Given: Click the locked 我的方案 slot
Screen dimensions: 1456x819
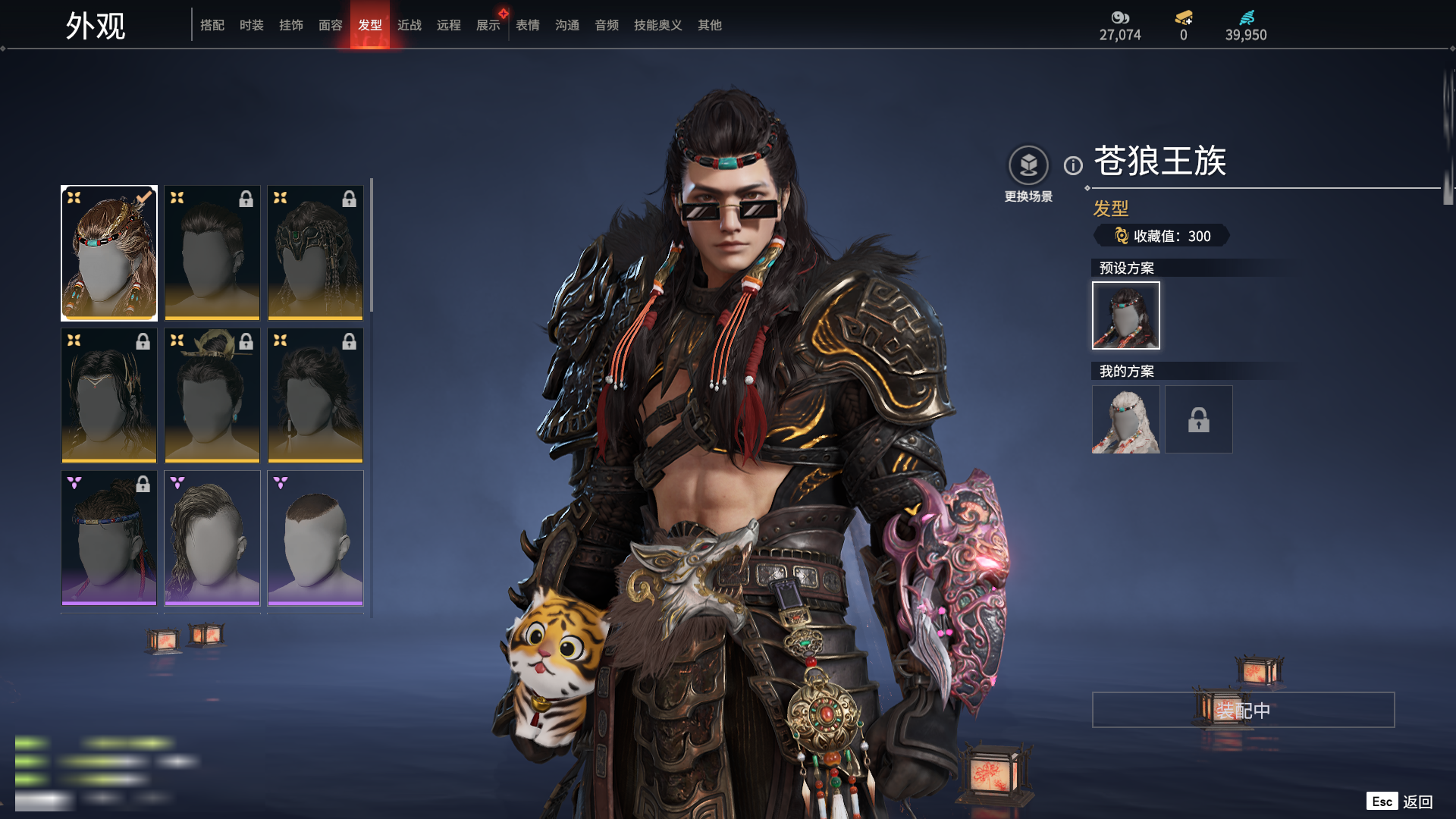Looking at the screenshot, I should click(x=1198, y=419).
